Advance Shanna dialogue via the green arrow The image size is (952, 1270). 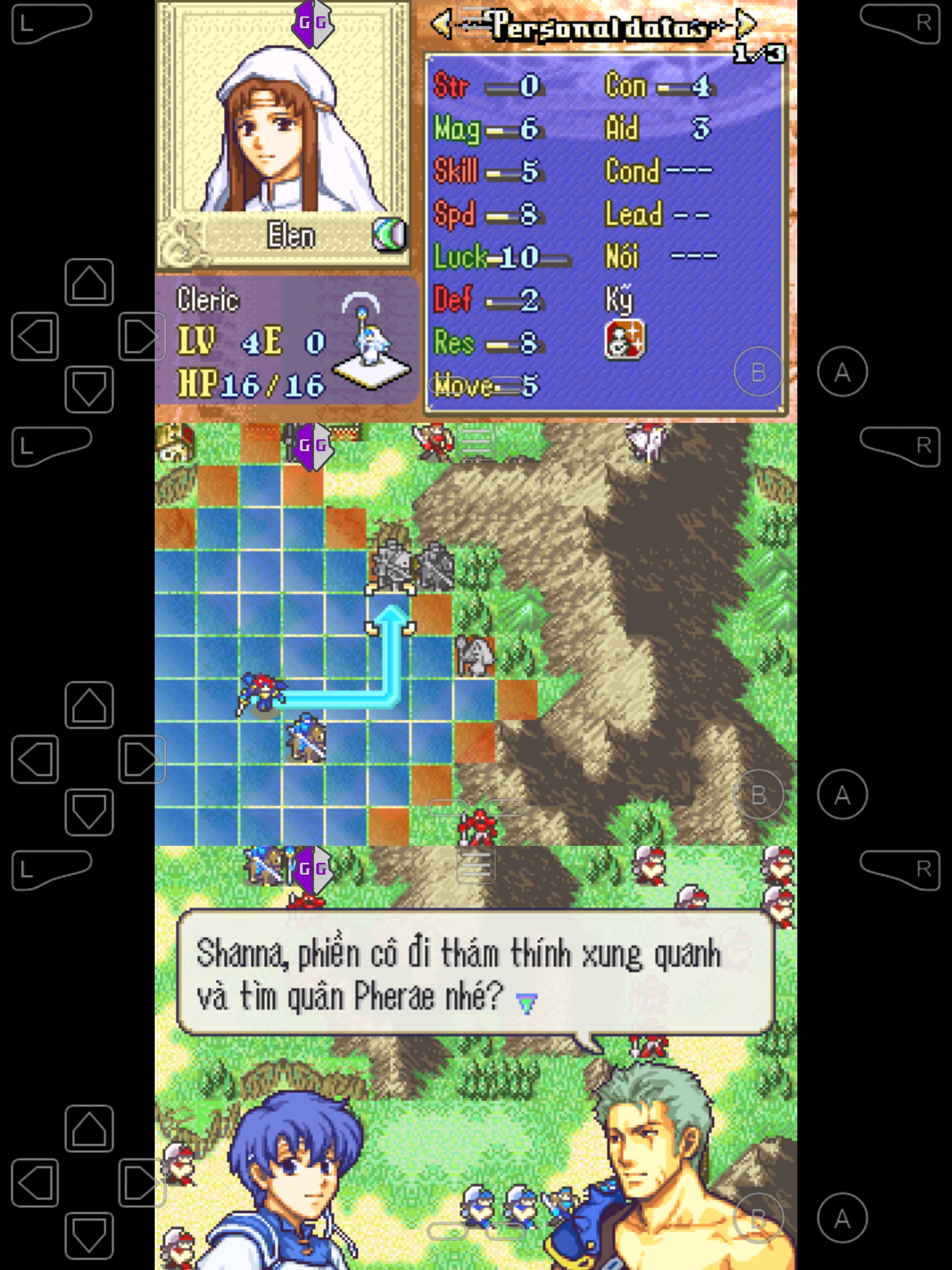click(x=526, y=1002)
